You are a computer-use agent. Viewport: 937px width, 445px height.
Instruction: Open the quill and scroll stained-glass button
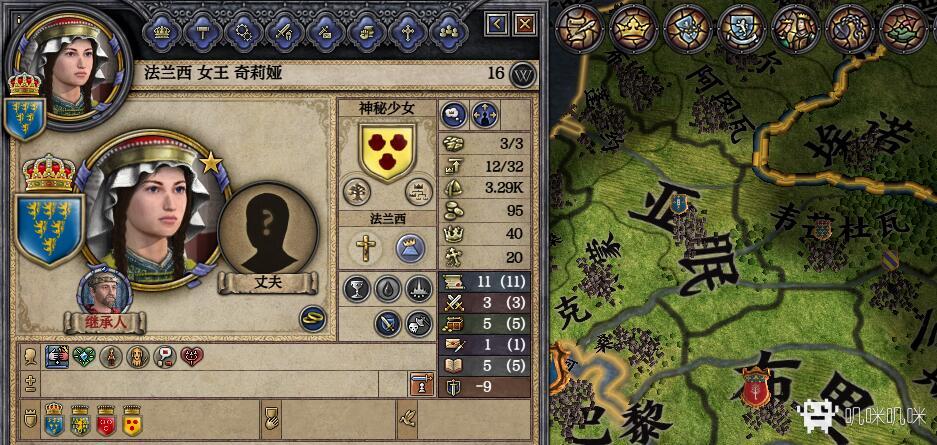(577, 27)
